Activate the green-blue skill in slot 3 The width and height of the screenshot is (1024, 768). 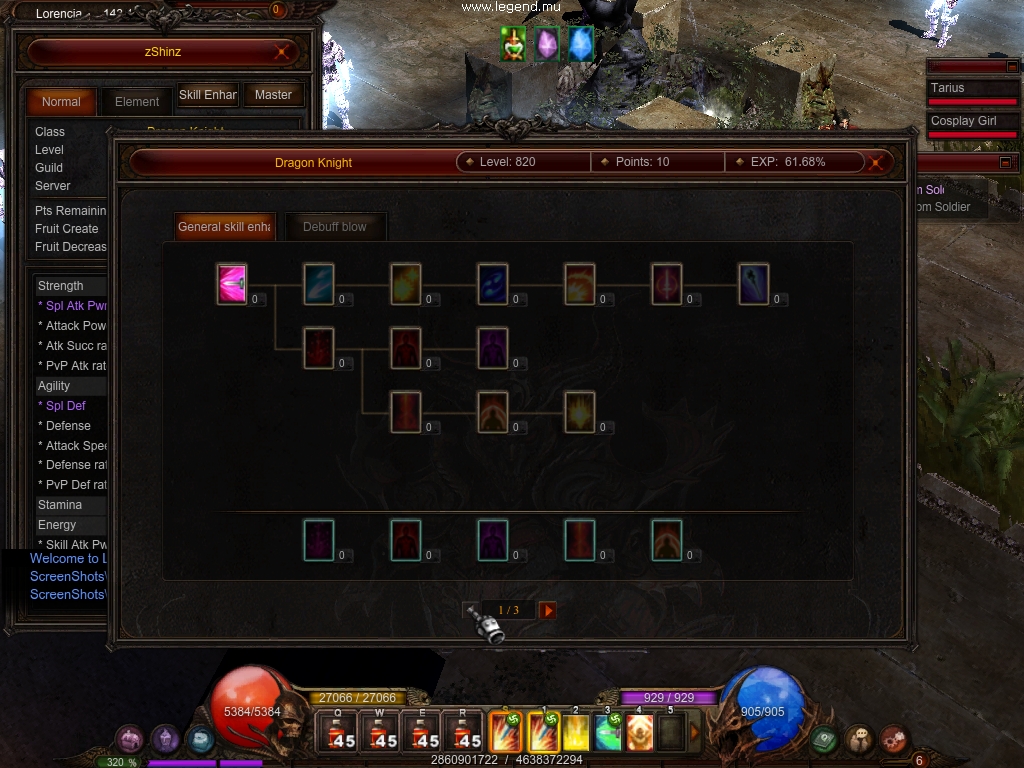pos(607,733)
